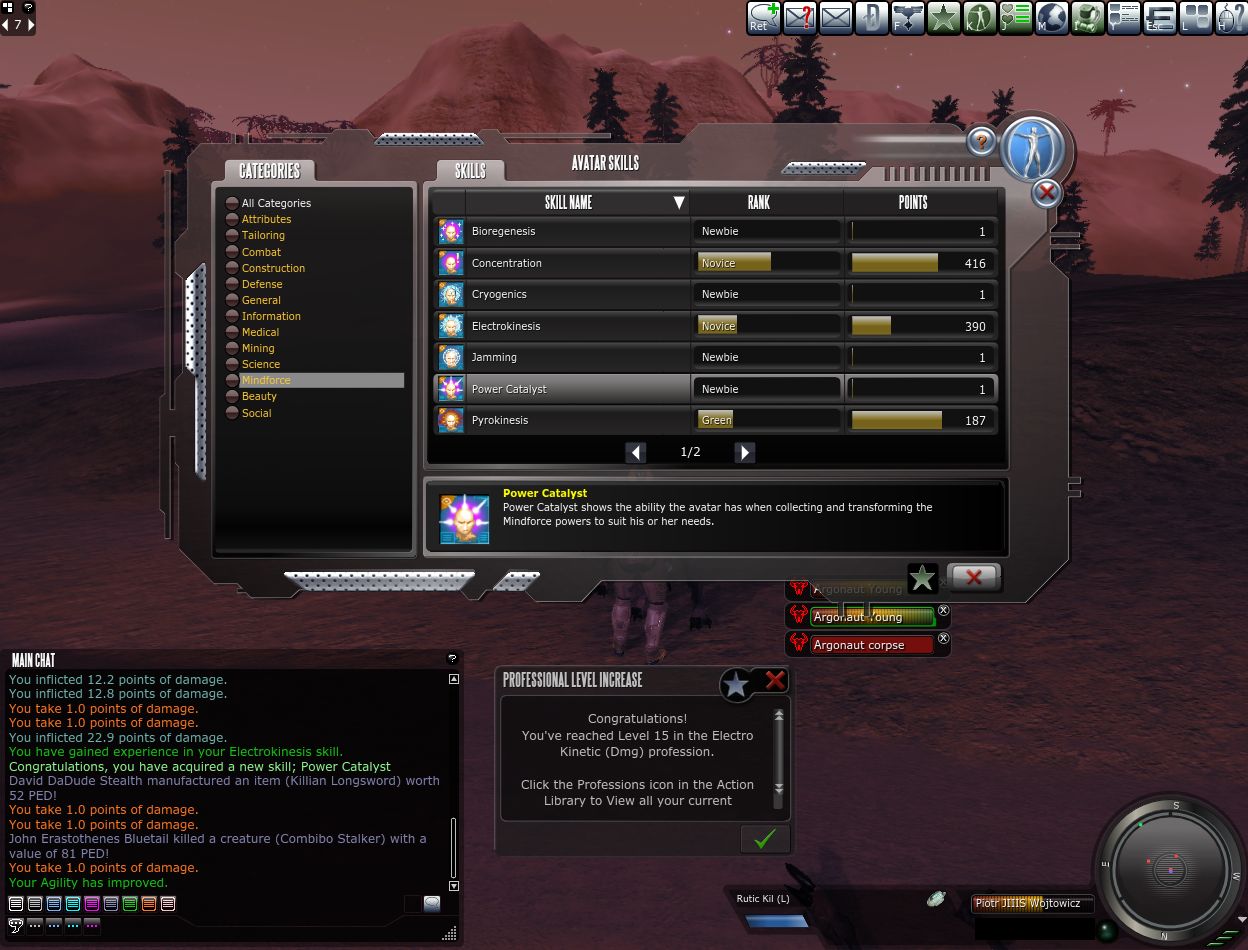Open help for the skills window
Screen dimensions: 1248x950
[x=982, y=142]
